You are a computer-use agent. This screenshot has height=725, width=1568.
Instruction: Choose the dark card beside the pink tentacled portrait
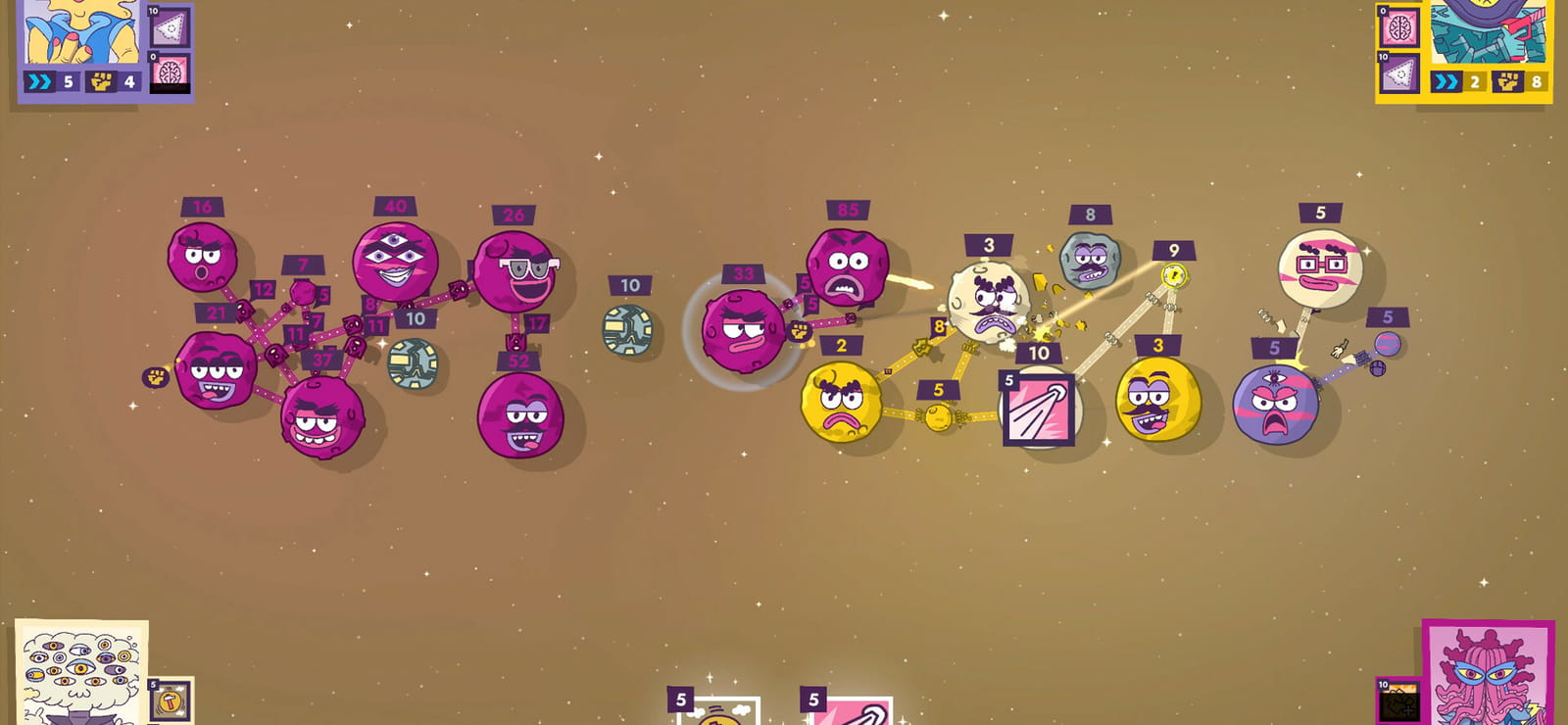tap(1398, 701)
